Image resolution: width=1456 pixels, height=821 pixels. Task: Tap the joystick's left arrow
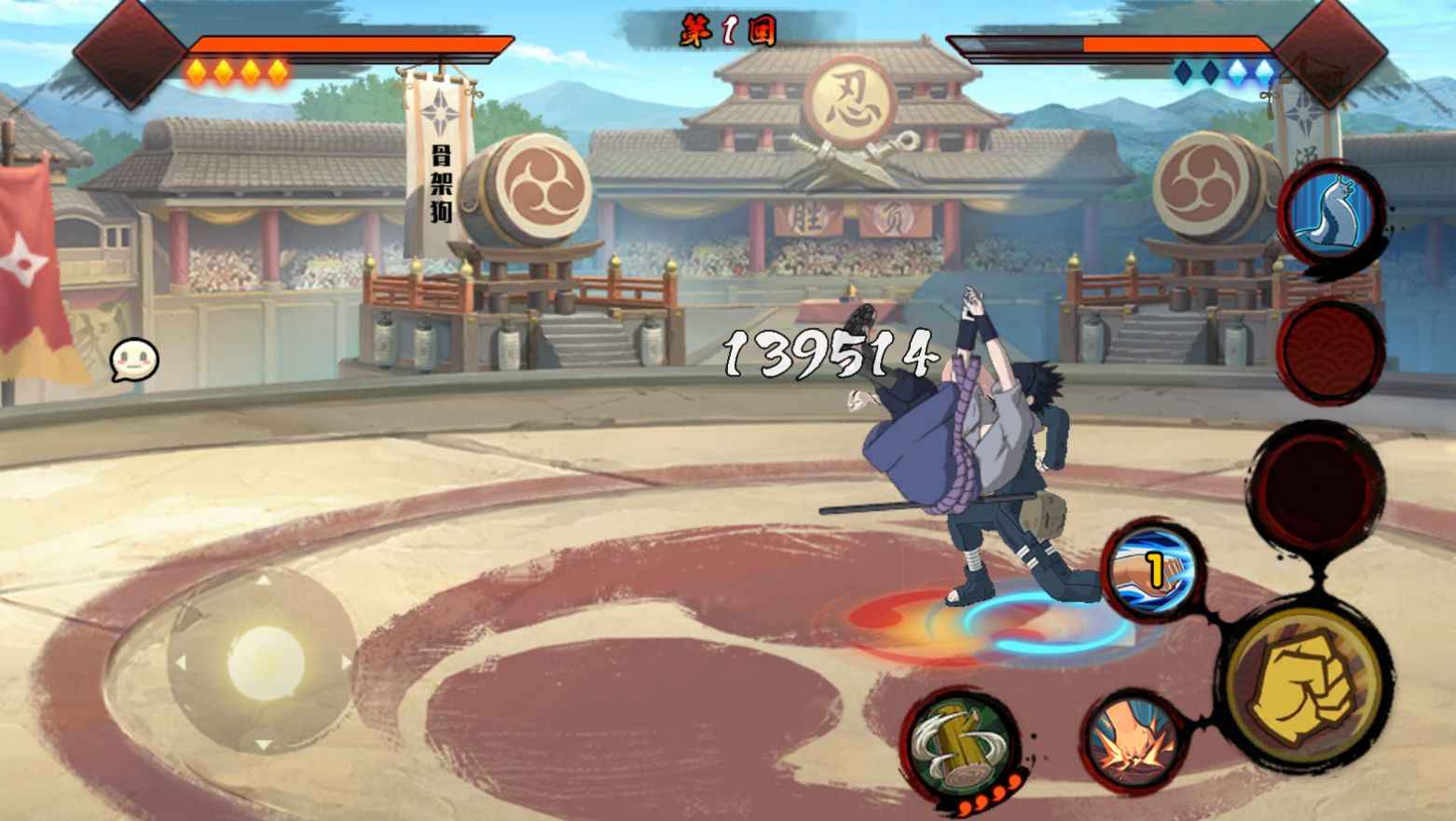pyautogui.click(x=181, y=663)
